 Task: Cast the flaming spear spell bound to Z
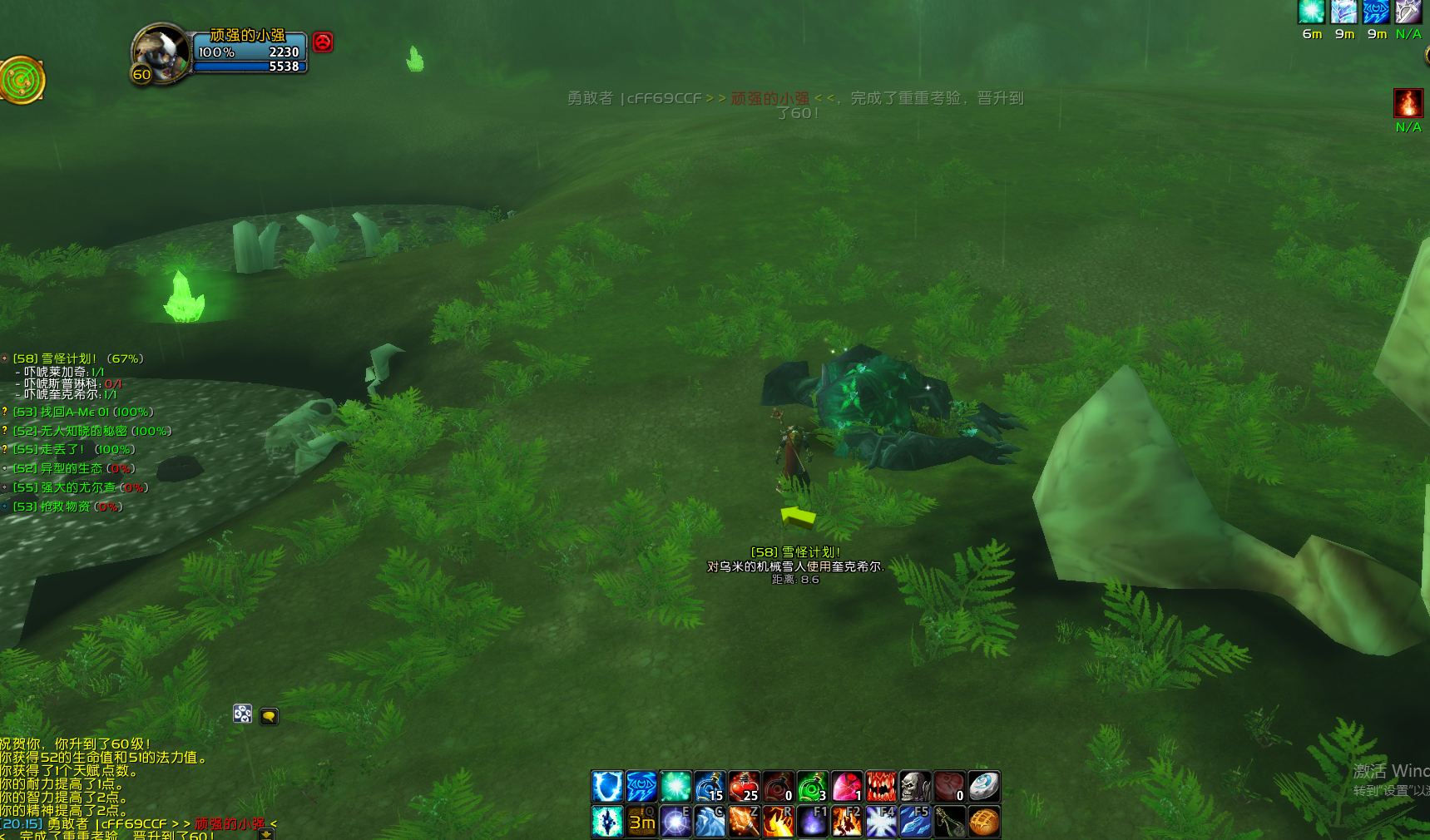744,821
